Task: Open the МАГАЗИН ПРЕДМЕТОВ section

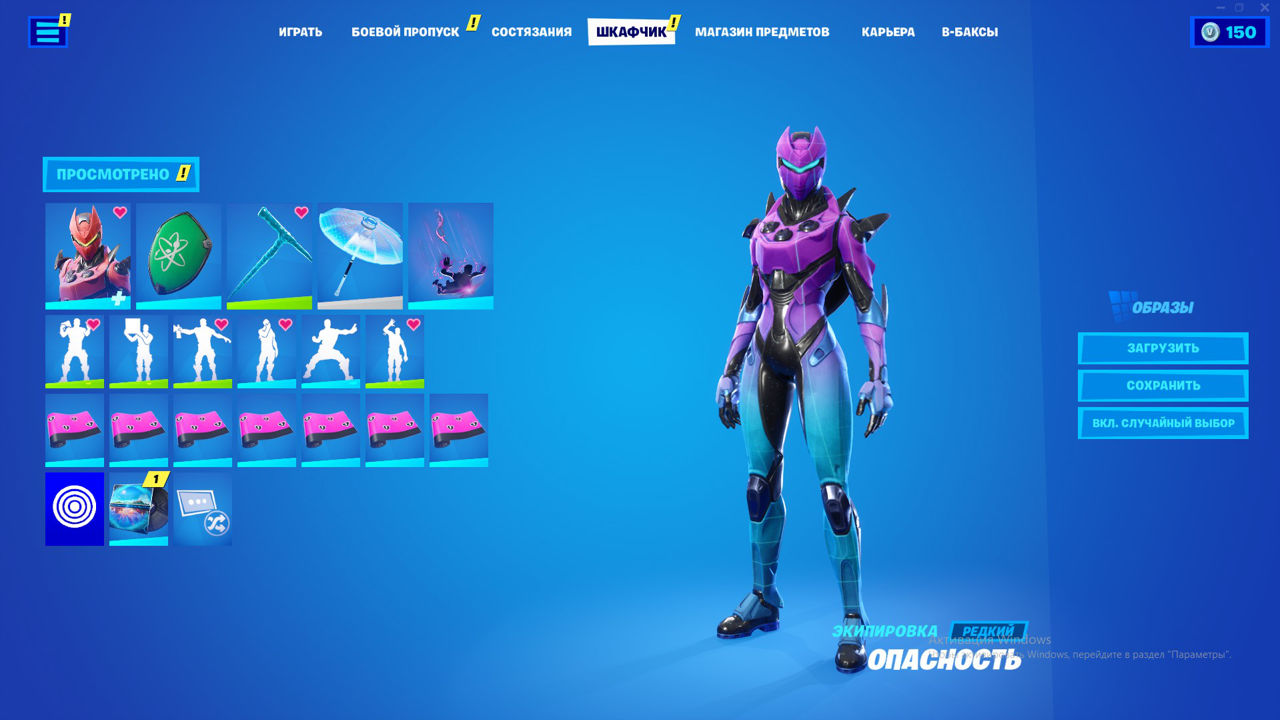Action: coord(763,31)
